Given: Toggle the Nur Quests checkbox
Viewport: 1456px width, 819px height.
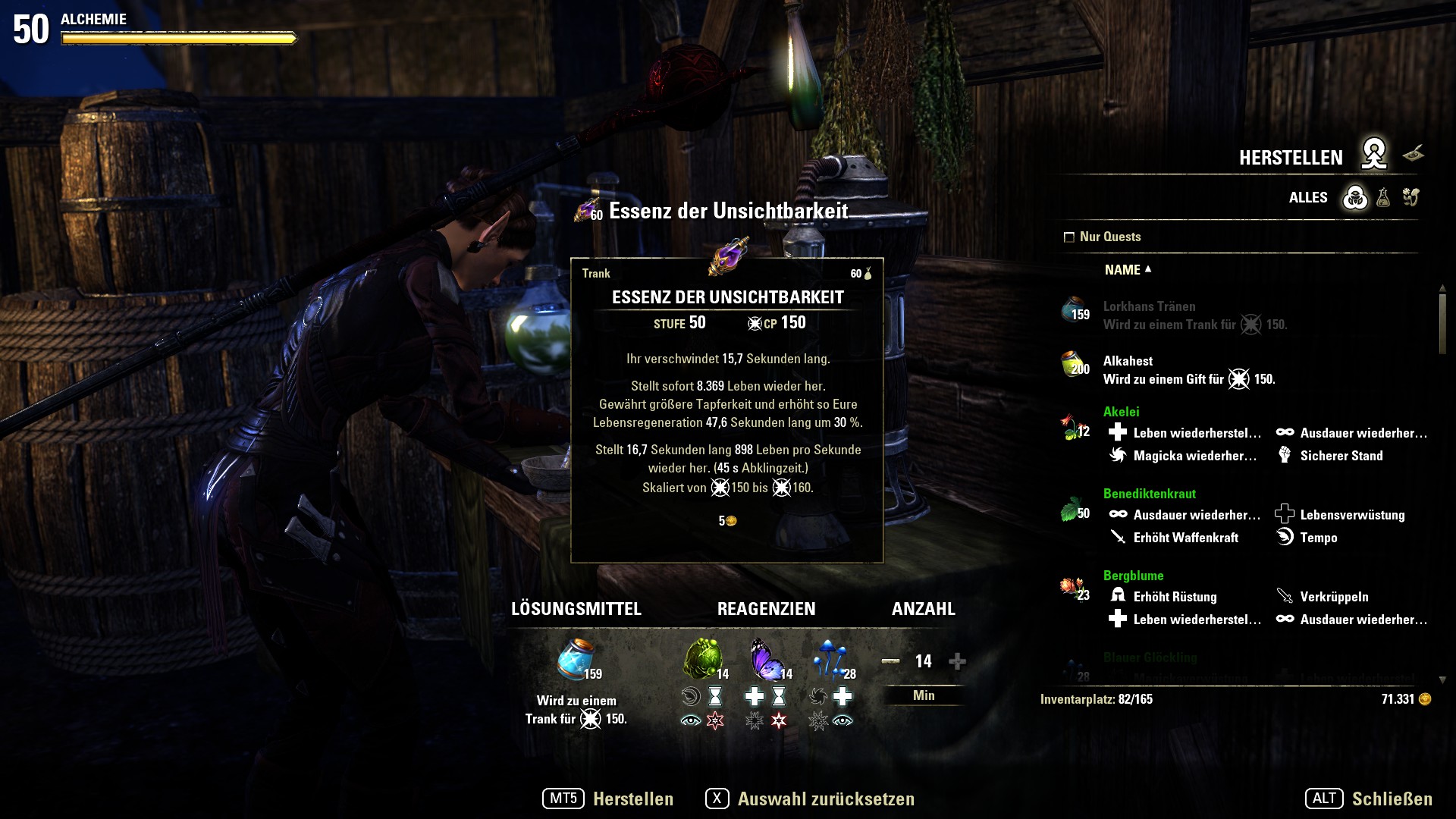Looking at the screenshot, I should coord(1069,237).
